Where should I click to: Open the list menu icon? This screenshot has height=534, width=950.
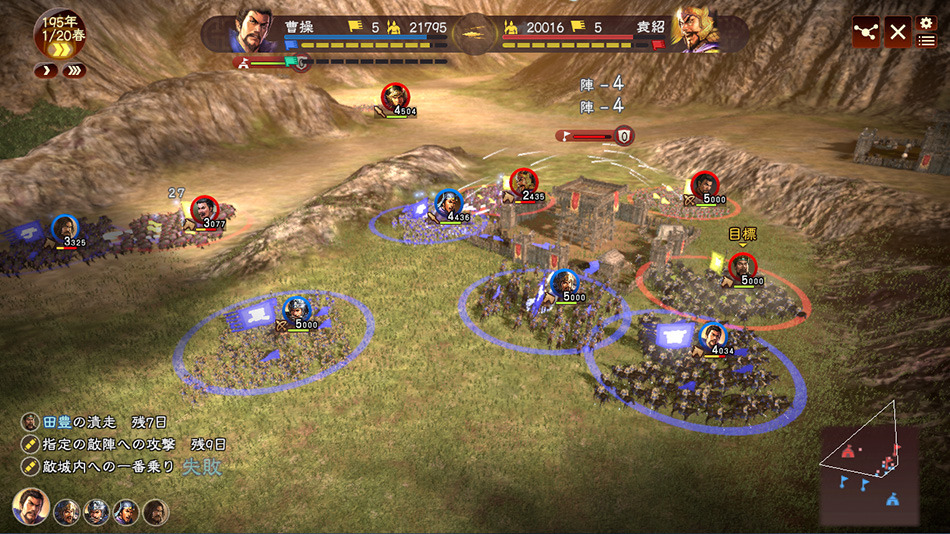click(926, 41)
